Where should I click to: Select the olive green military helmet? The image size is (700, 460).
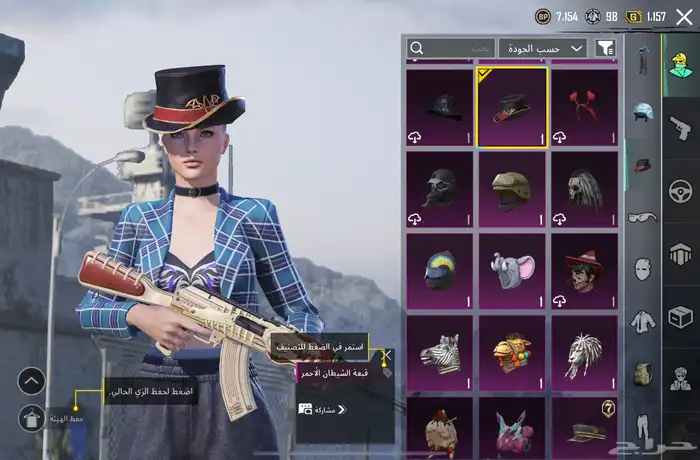click(512, 189)
